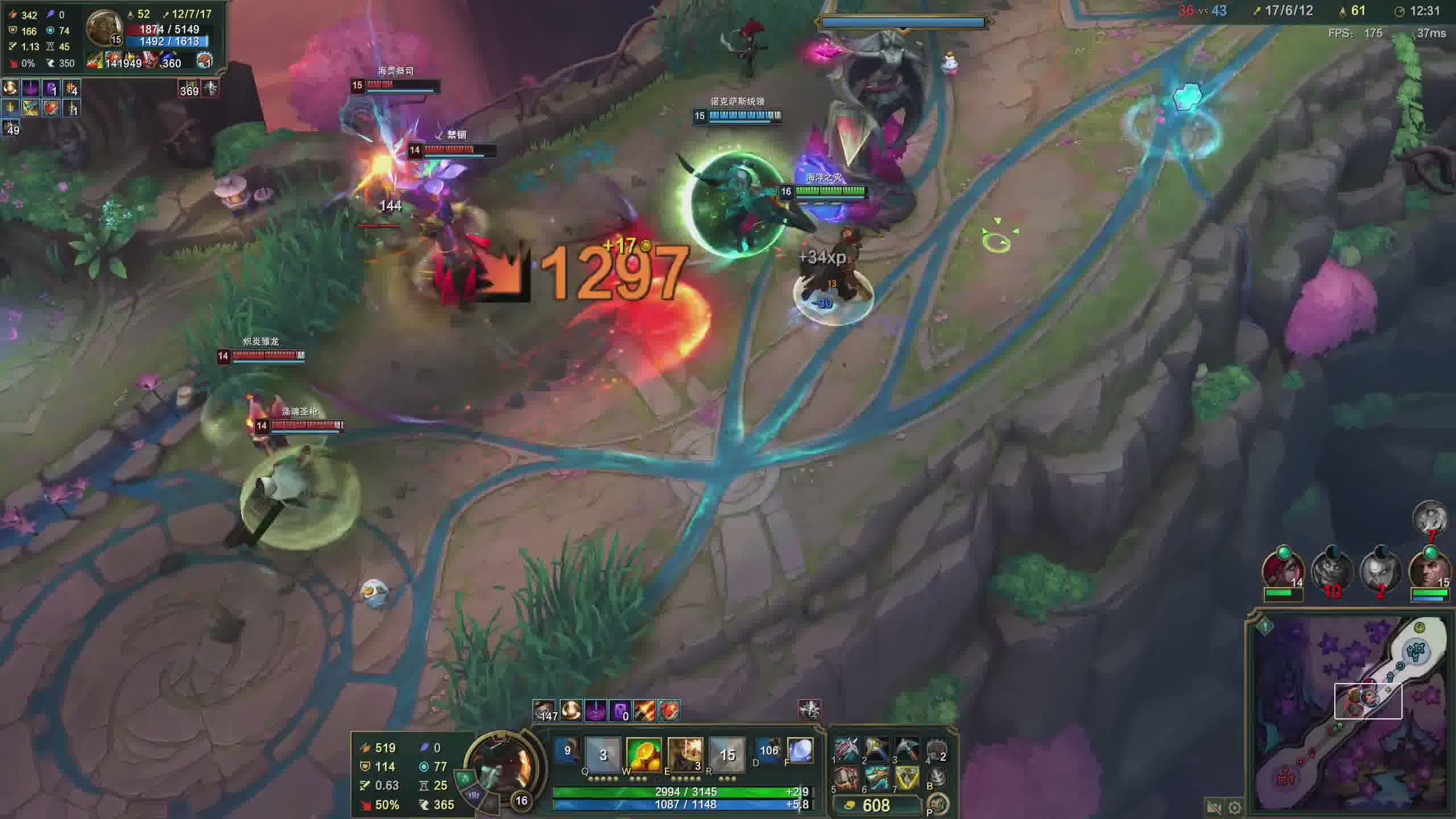Select the level 15 bald teammate portrait
This screenshot has width=1456, height=819.
pyautogui.click(x=1429, y=569)
